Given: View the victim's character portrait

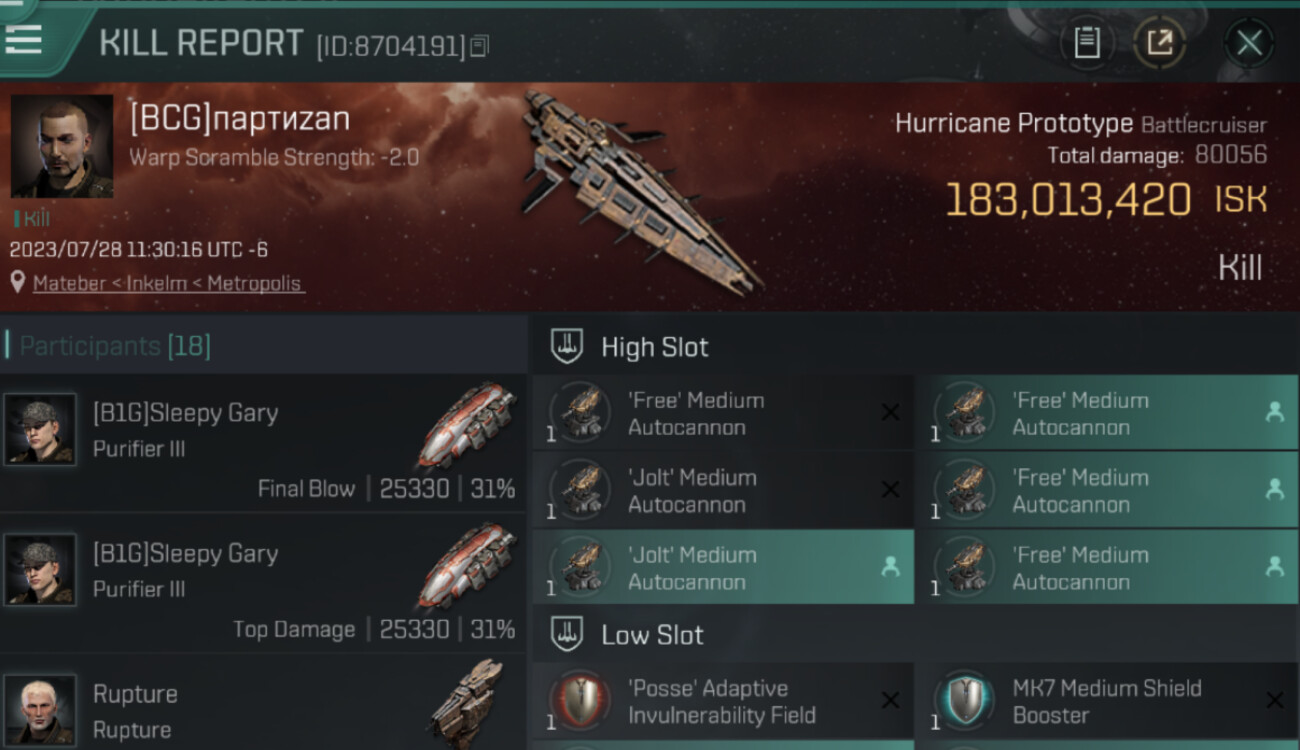Looking at the screenshot, I should (x=61, y=146).
